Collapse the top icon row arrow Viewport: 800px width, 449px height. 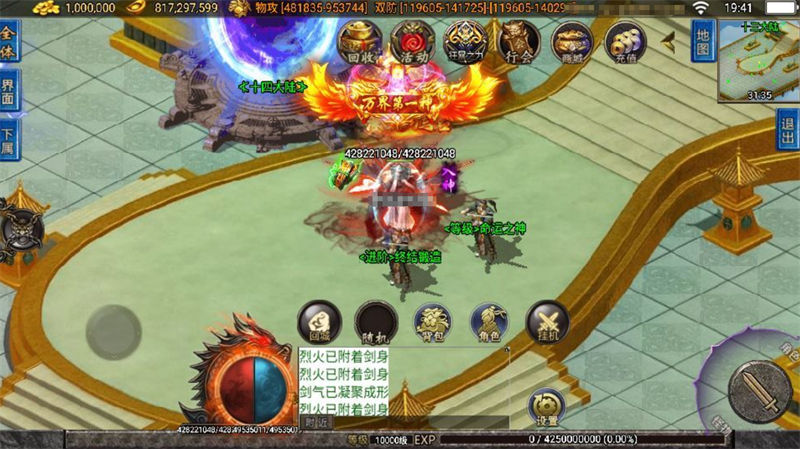[668, 39]
